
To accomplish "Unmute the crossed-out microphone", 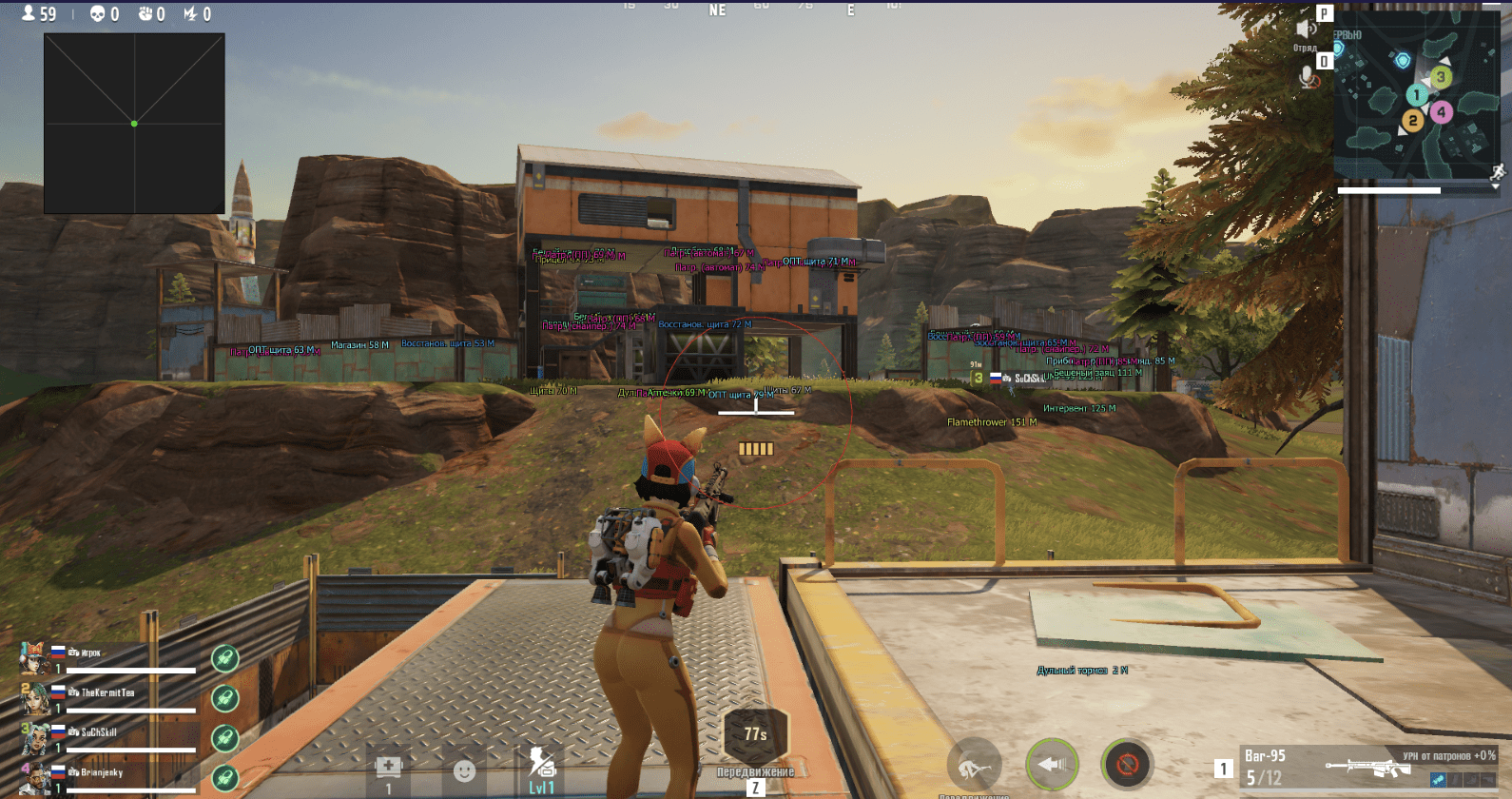I will point(1309,78).
